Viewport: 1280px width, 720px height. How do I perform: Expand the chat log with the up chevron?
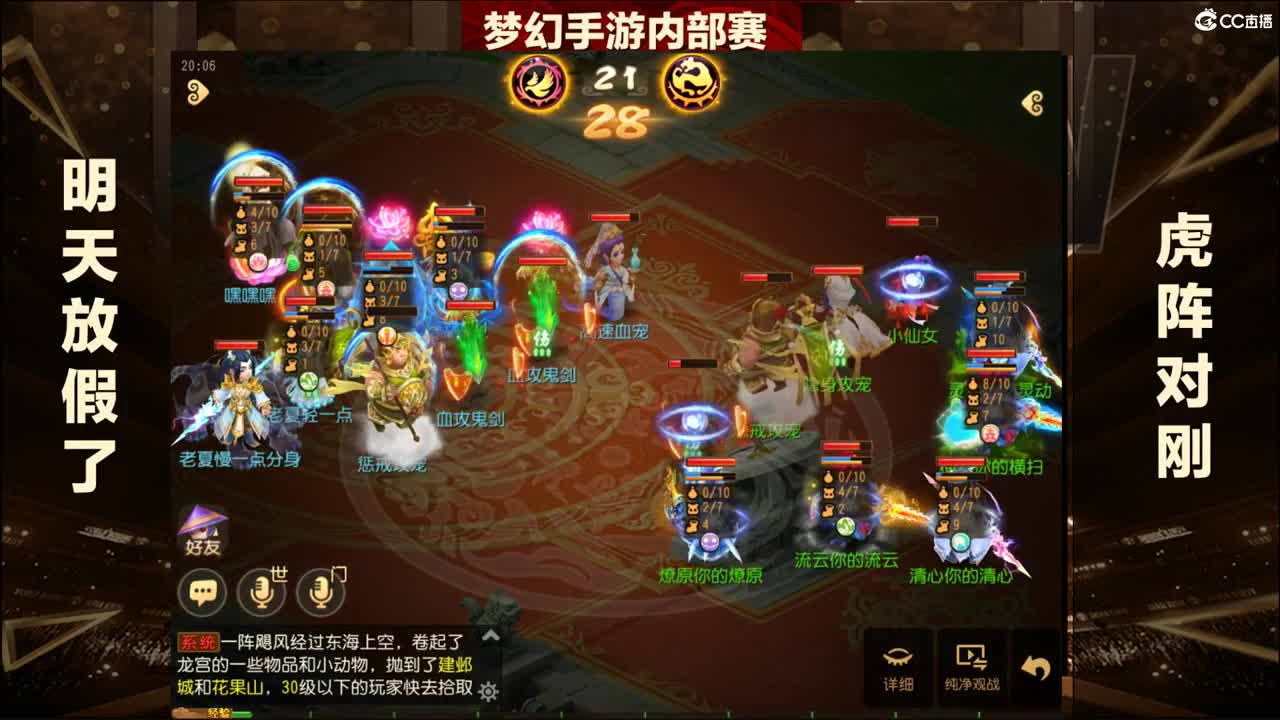(490, 637)
